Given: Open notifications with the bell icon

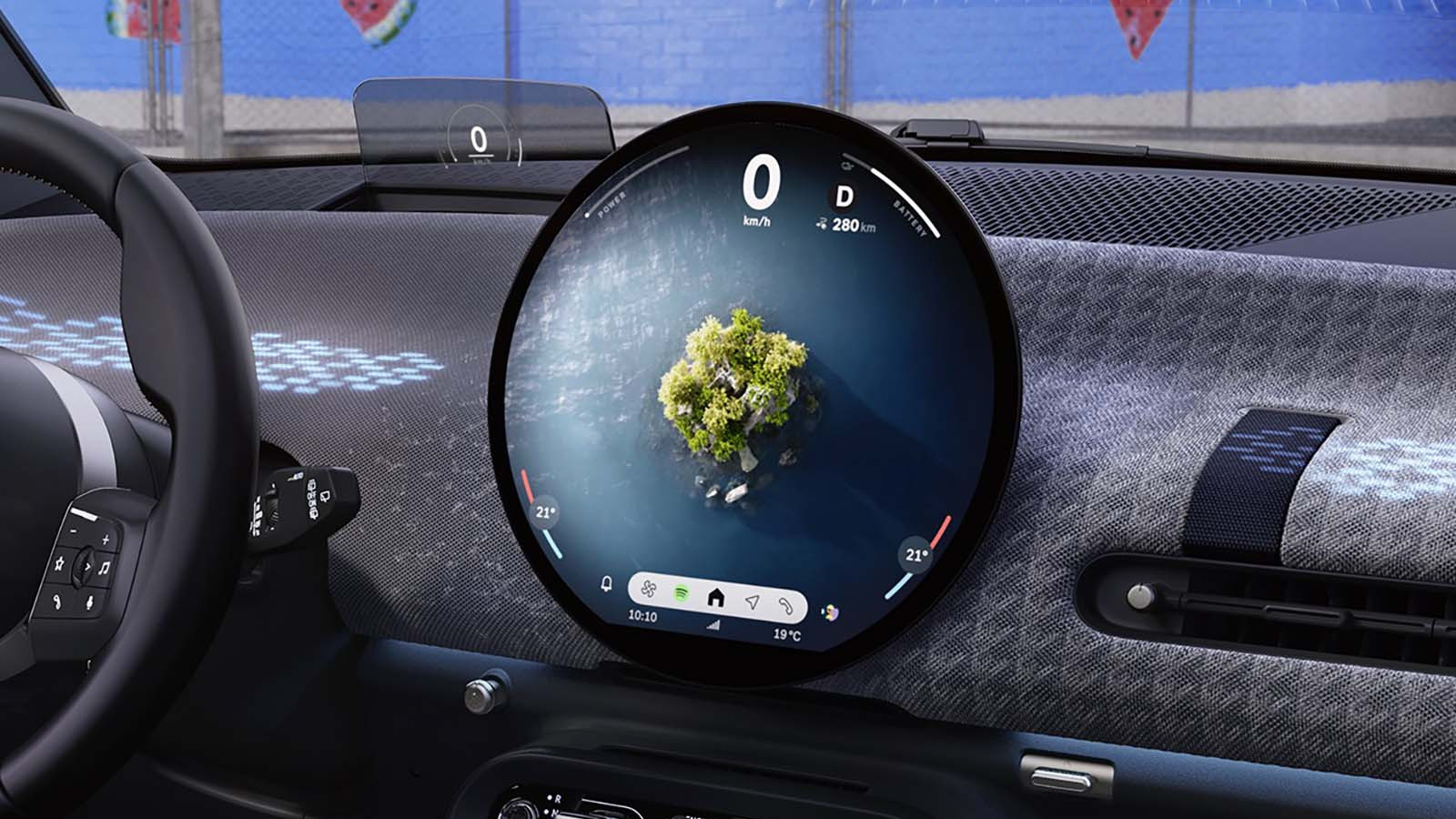Looking at the screenshot, I should pos(605,584).
